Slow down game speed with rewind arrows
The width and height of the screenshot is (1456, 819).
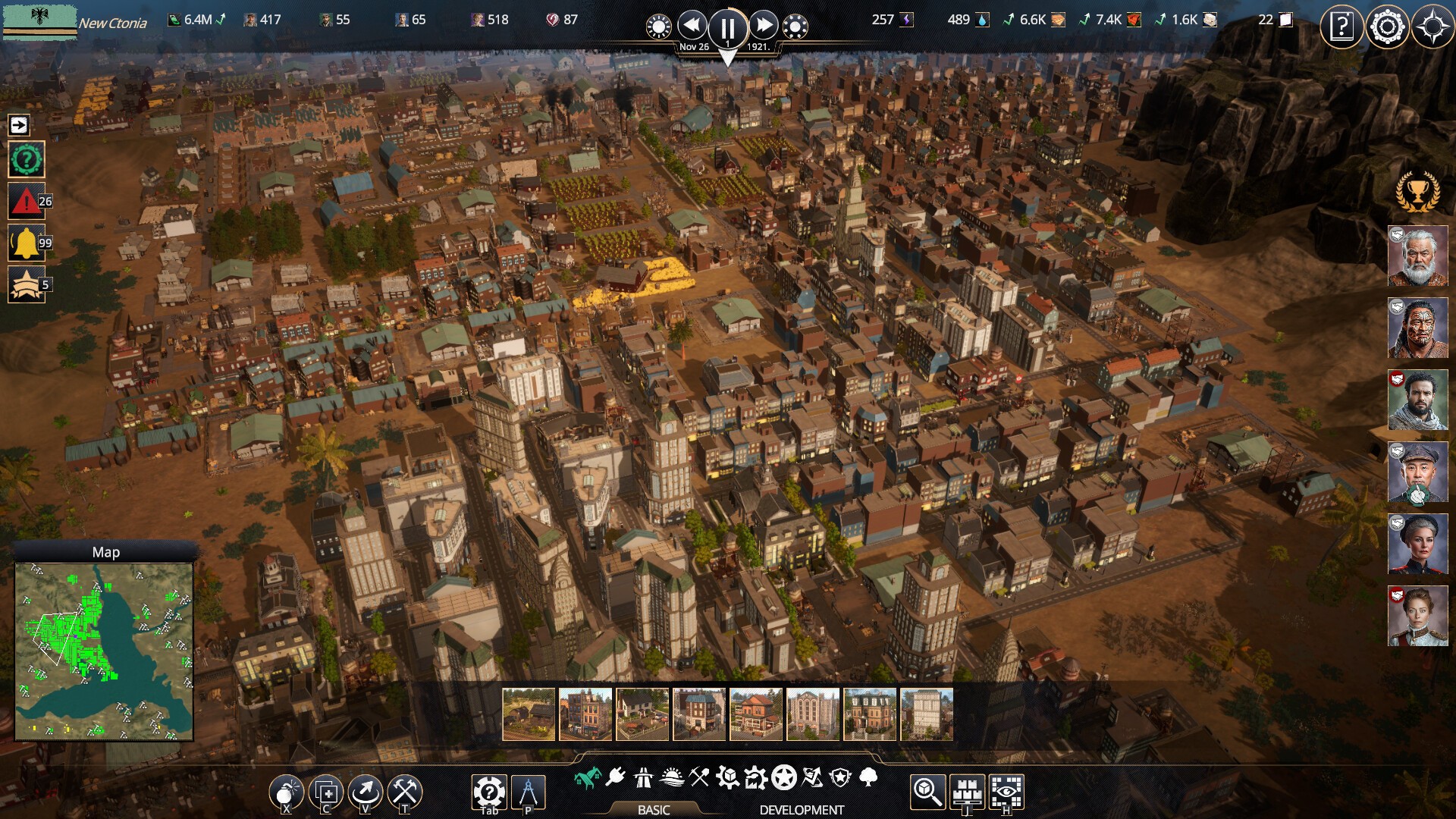[692, 26]
